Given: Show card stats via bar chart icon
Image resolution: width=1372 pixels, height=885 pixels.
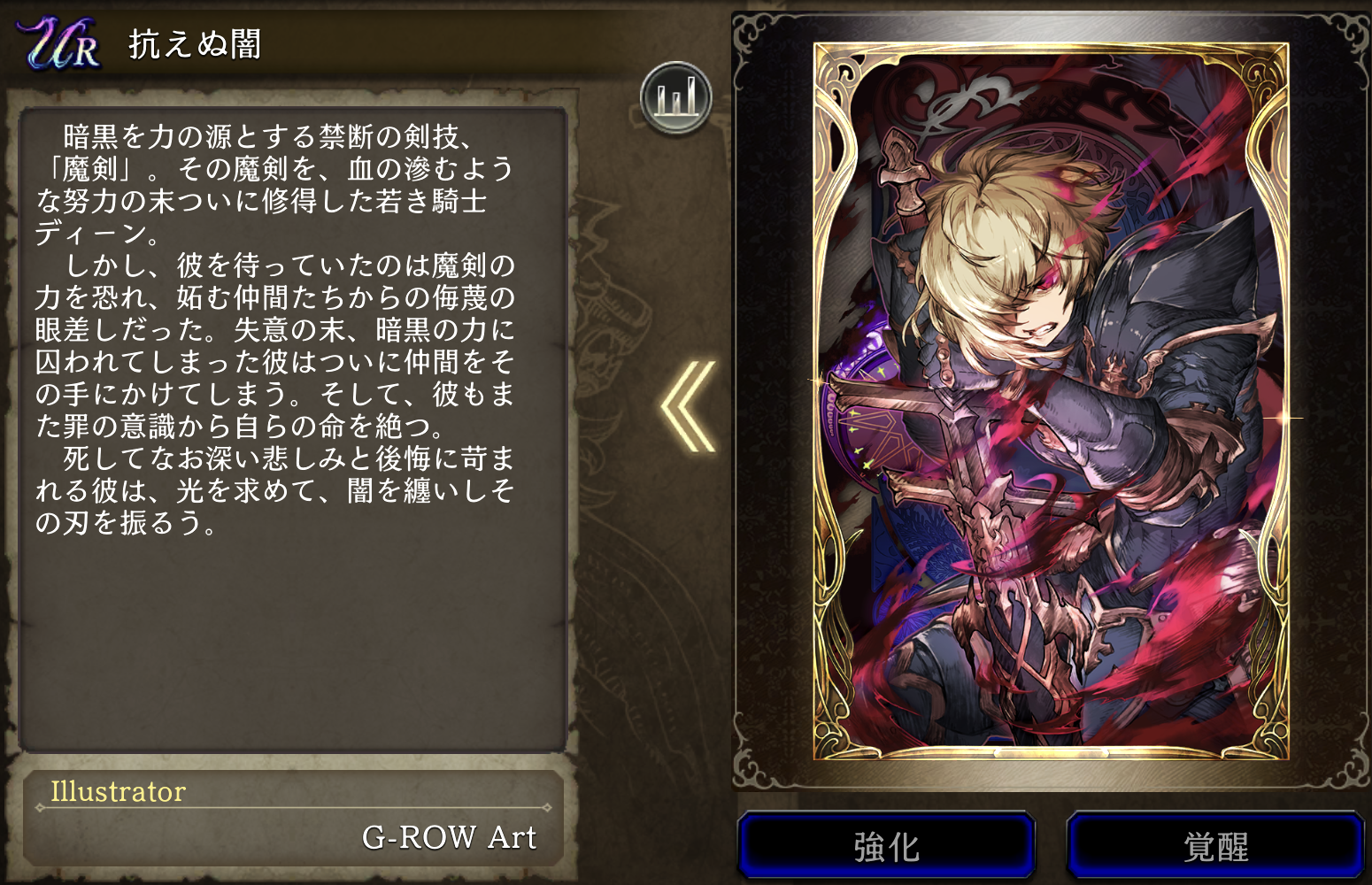Looking at the screenshot, I should point(676,97).
